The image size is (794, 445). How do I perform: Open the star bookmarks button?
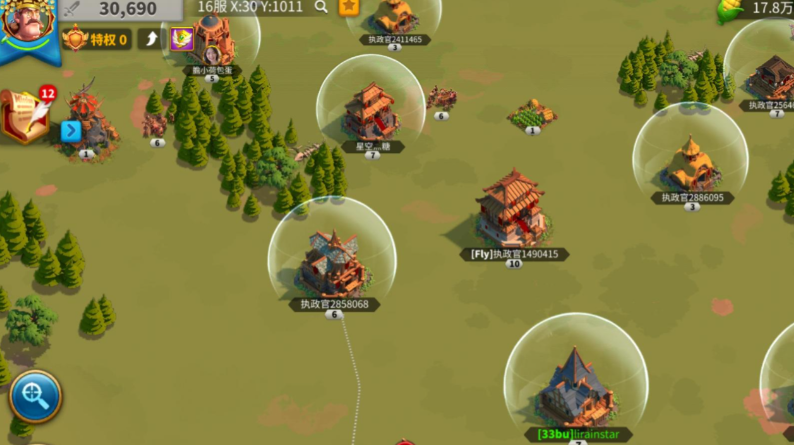348,7
